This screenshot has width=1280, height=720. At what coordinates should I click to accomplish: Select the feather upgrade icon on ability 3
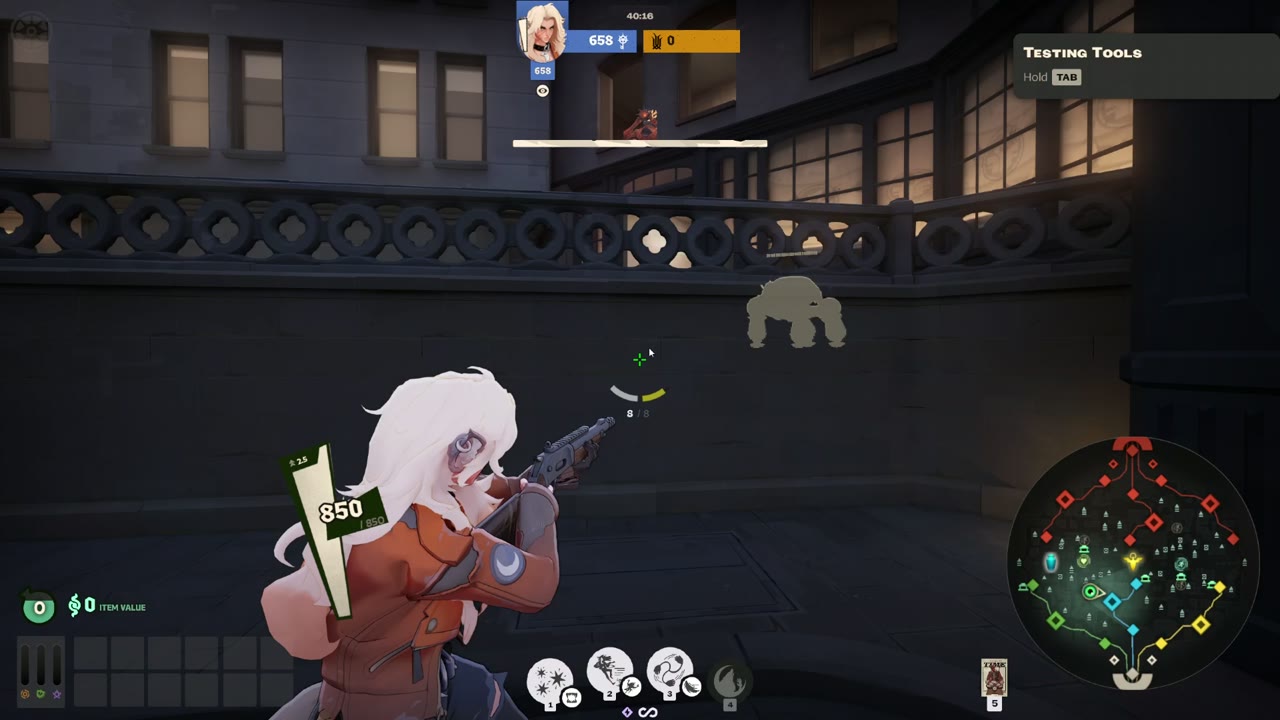691,687
